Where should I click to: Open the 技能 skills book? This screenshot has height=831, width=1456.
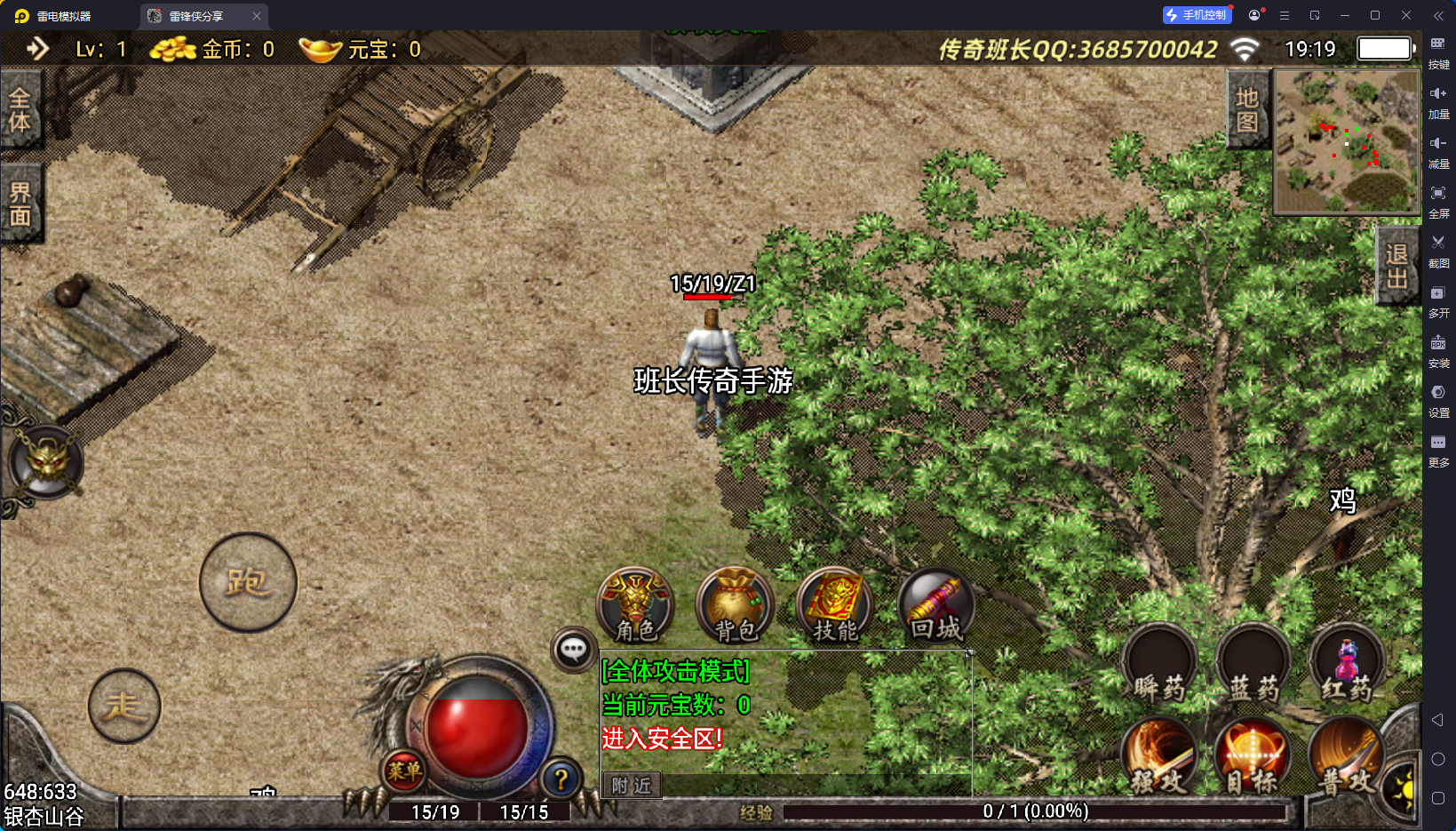point(835,606)
